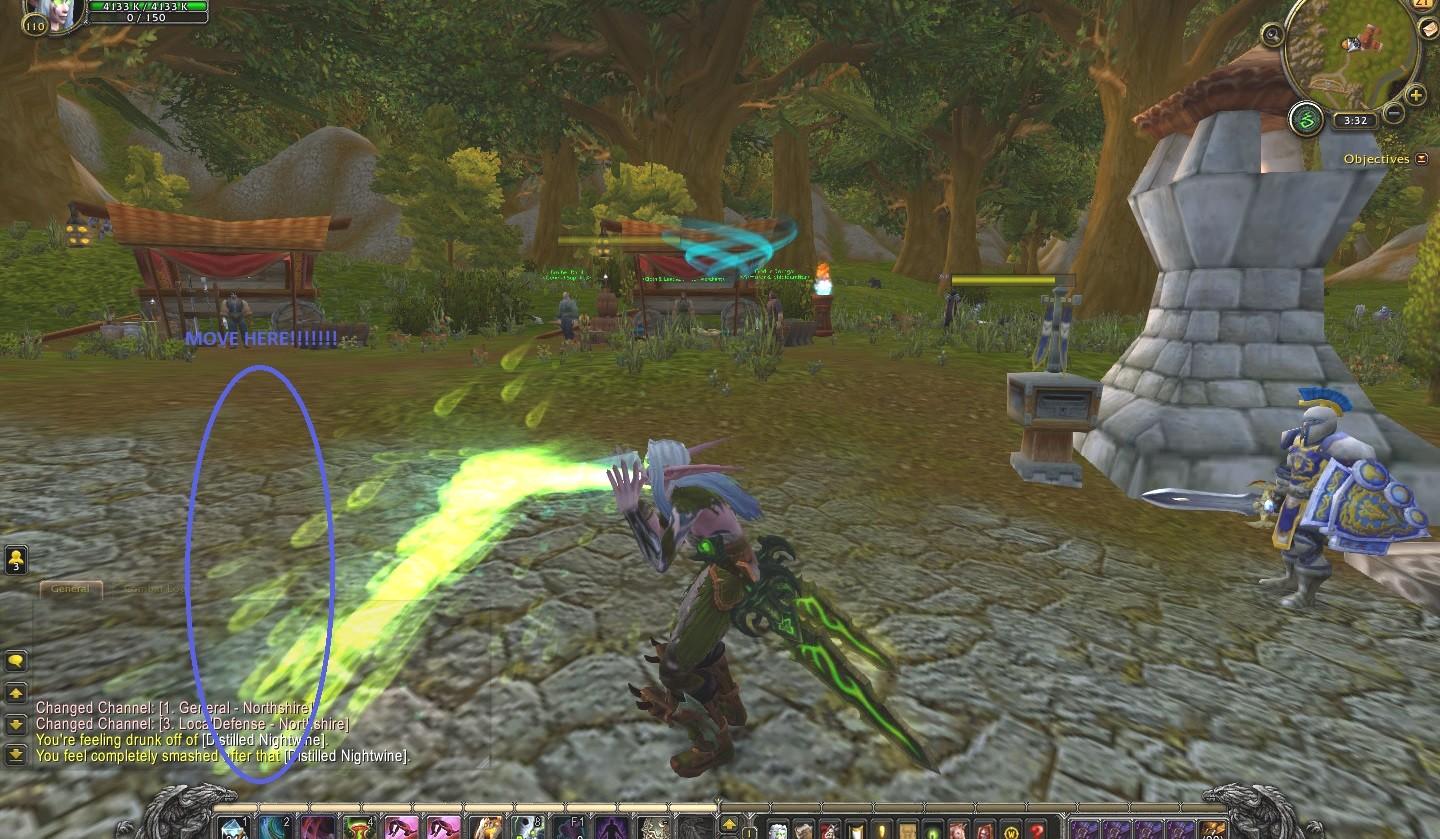Open the mail envelope icon by the minimap
The height and width of the screenshot is (839, 1440).
1427,29
